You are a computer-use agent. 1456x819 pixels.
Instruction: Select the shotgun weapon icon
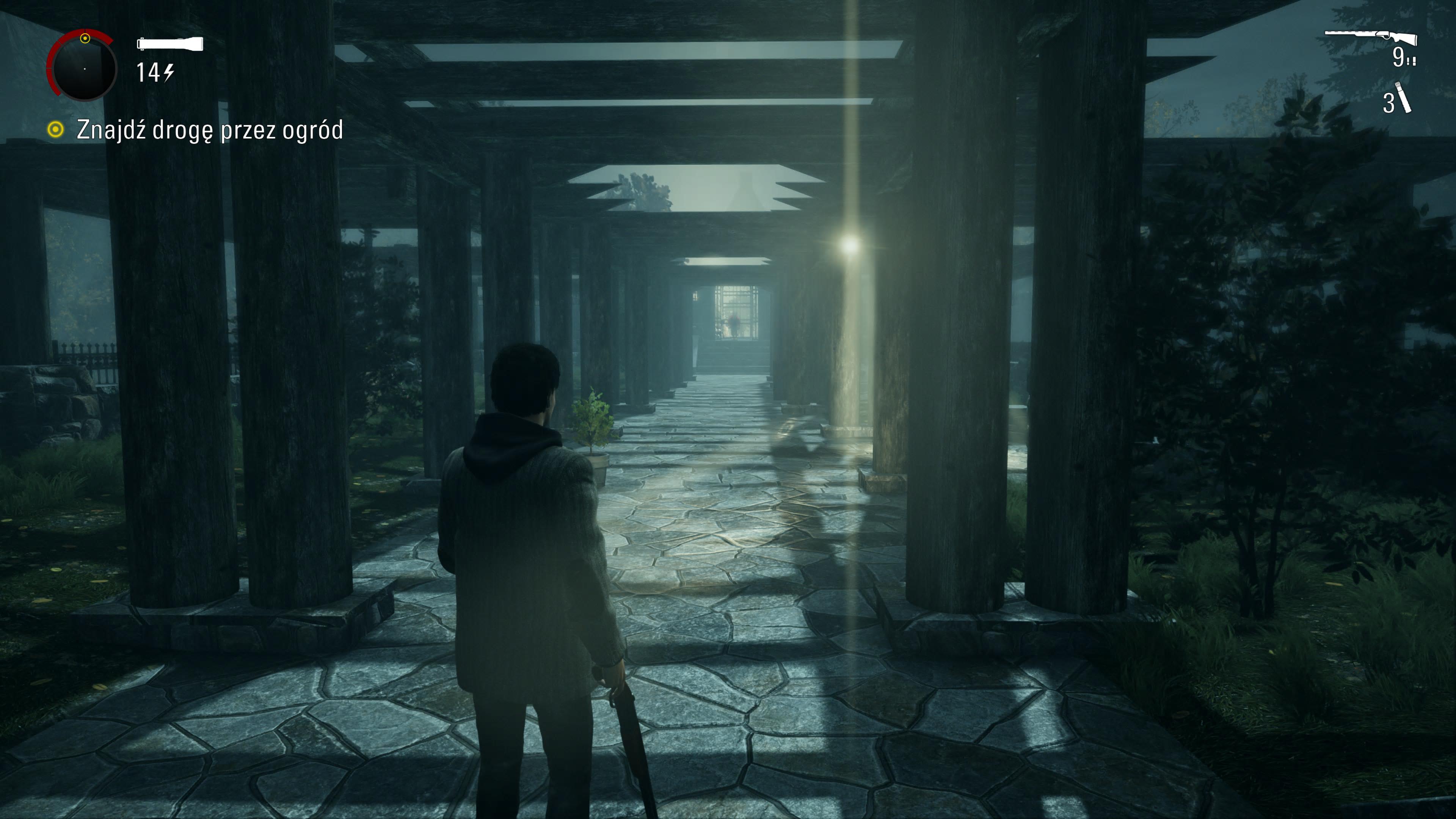tap(1371, 37)
